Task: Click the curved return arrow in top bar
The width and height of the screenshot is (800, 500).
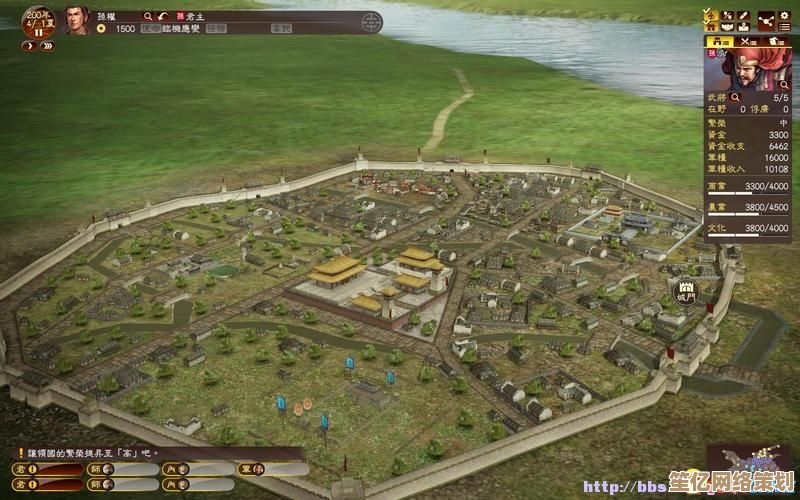Action: (x=163, y=16)
